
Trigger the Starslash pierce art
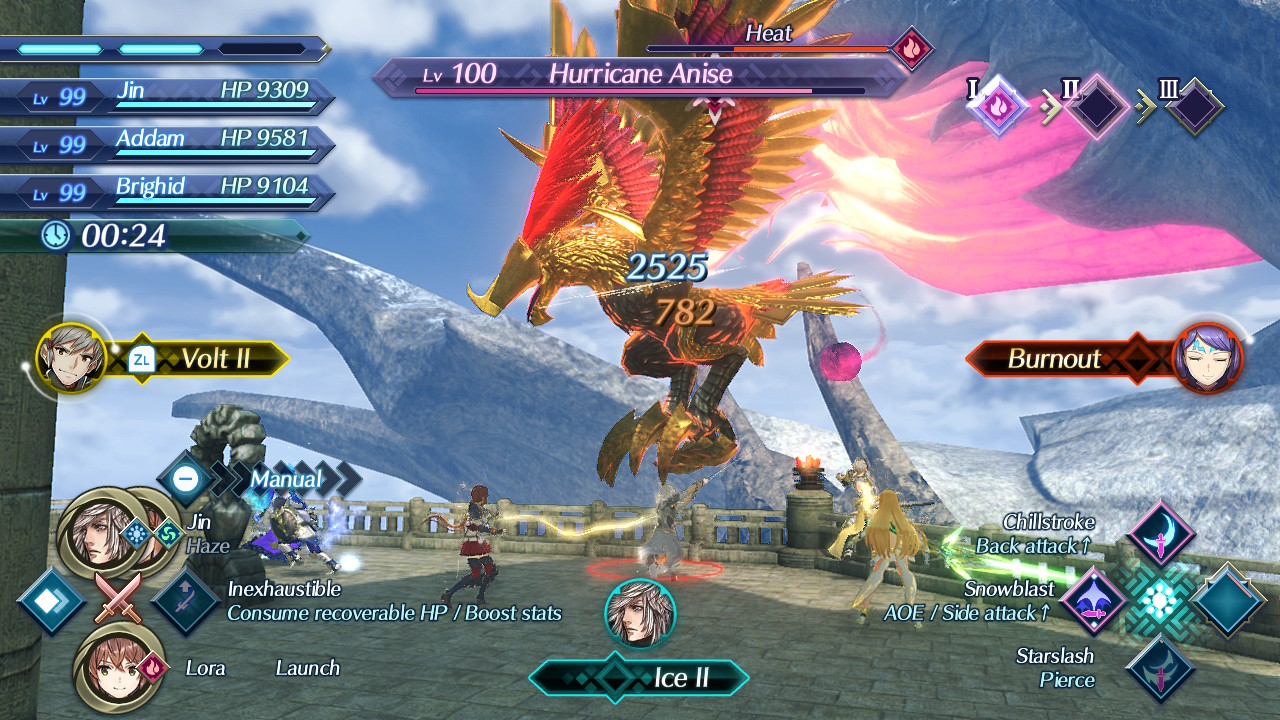[1160, 668]
